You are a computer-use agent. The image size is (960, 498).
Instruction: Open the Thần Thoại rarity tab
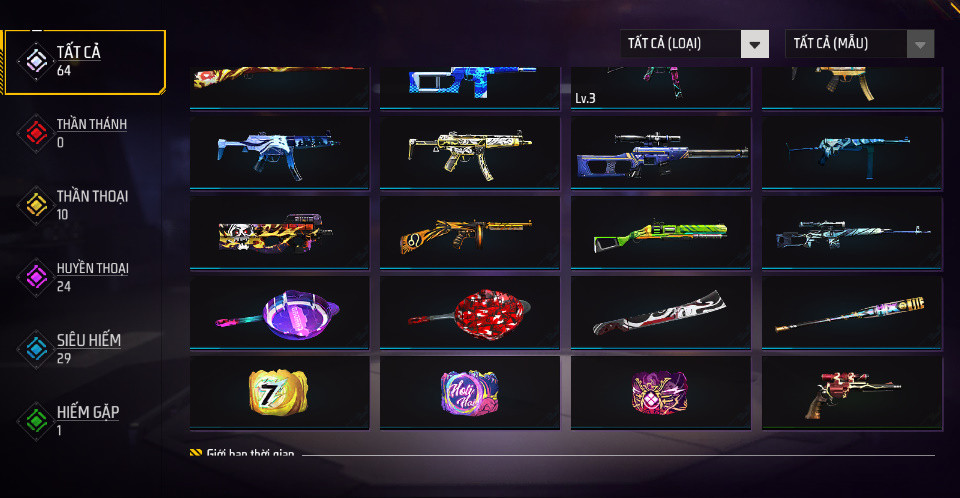point(85,205)
